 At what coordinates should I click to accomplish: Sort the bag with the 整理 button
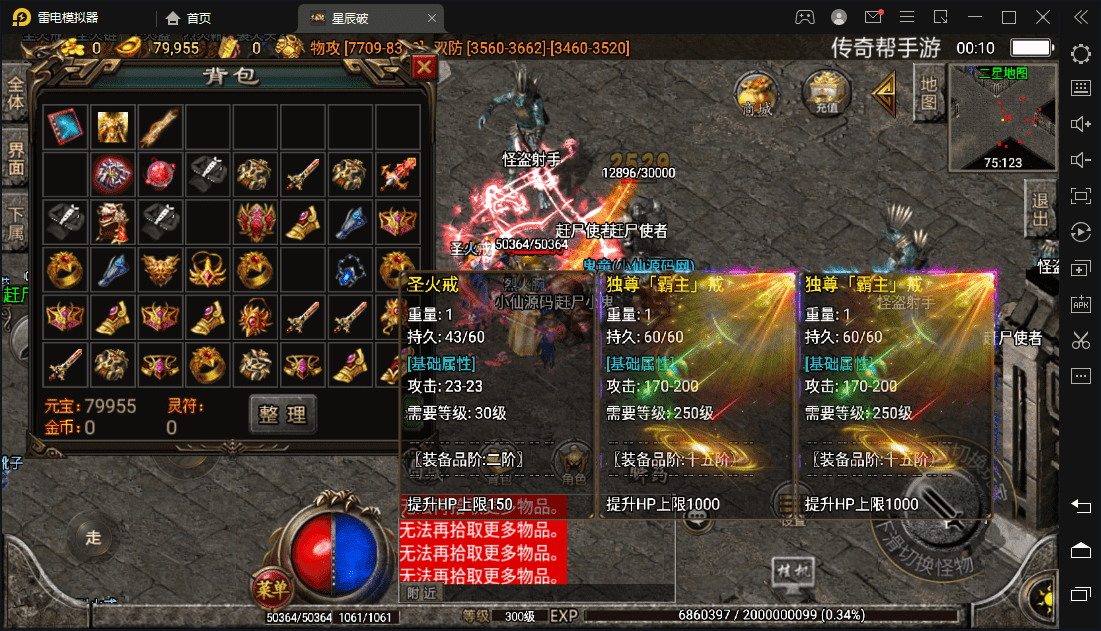(x=282, y=412)
